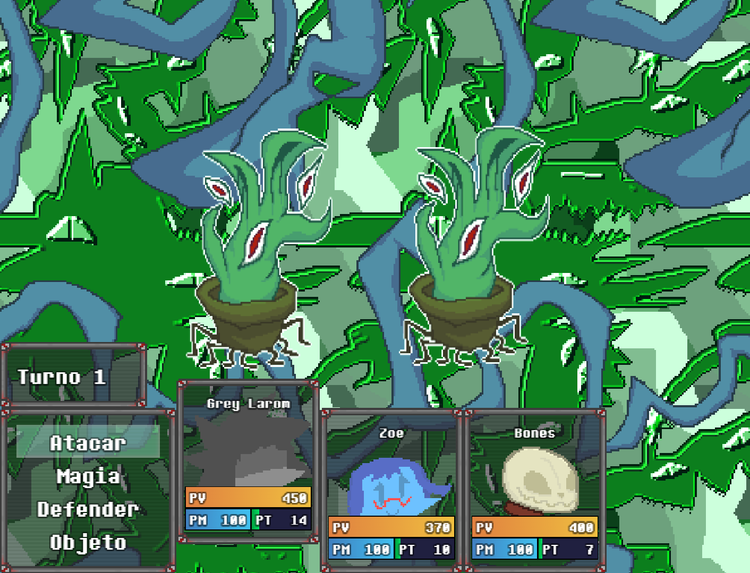Select the Atacar command
This screenshot has width=750, height=573.
(x=88, y=443)
